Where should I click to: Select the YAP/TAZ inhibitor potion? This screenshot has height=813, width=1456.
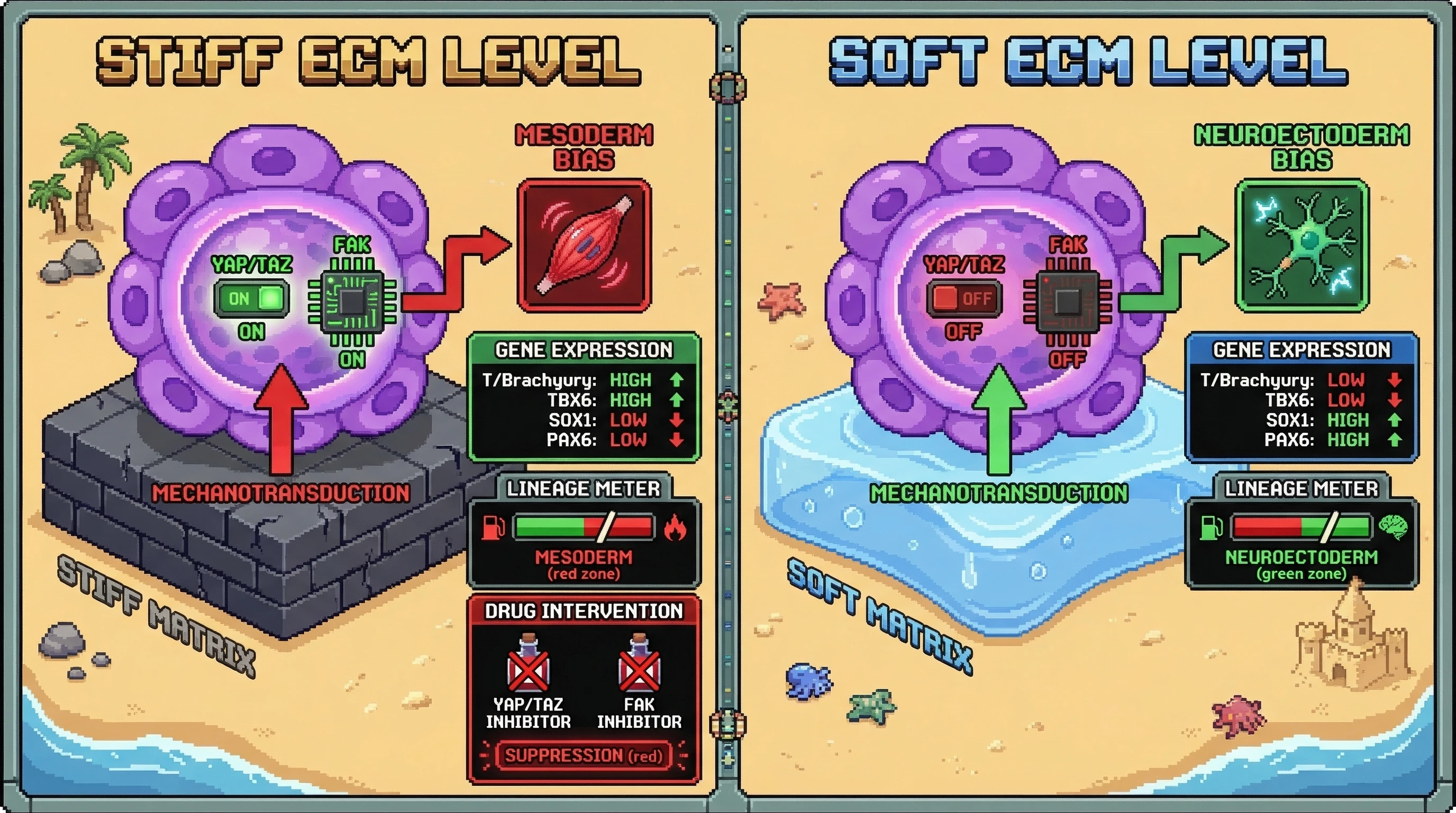tap(529, 665)
